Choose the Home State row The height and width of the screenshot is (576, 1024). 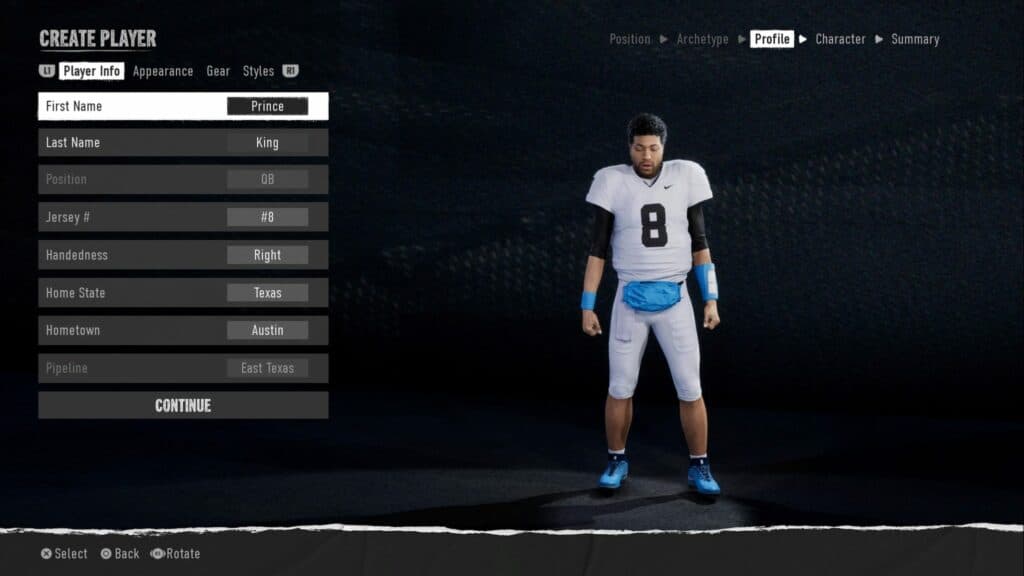pos(183,293)
